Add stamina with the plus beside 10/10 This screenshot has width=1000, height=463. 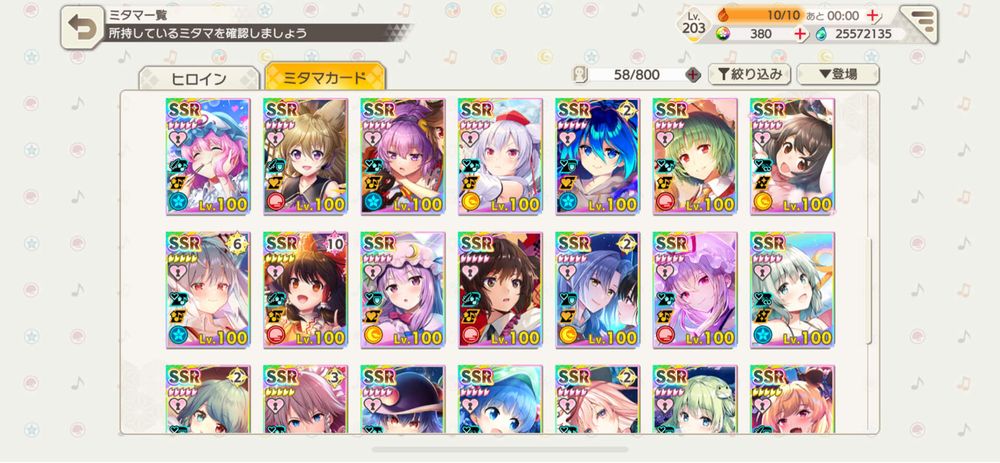point(872,16)
